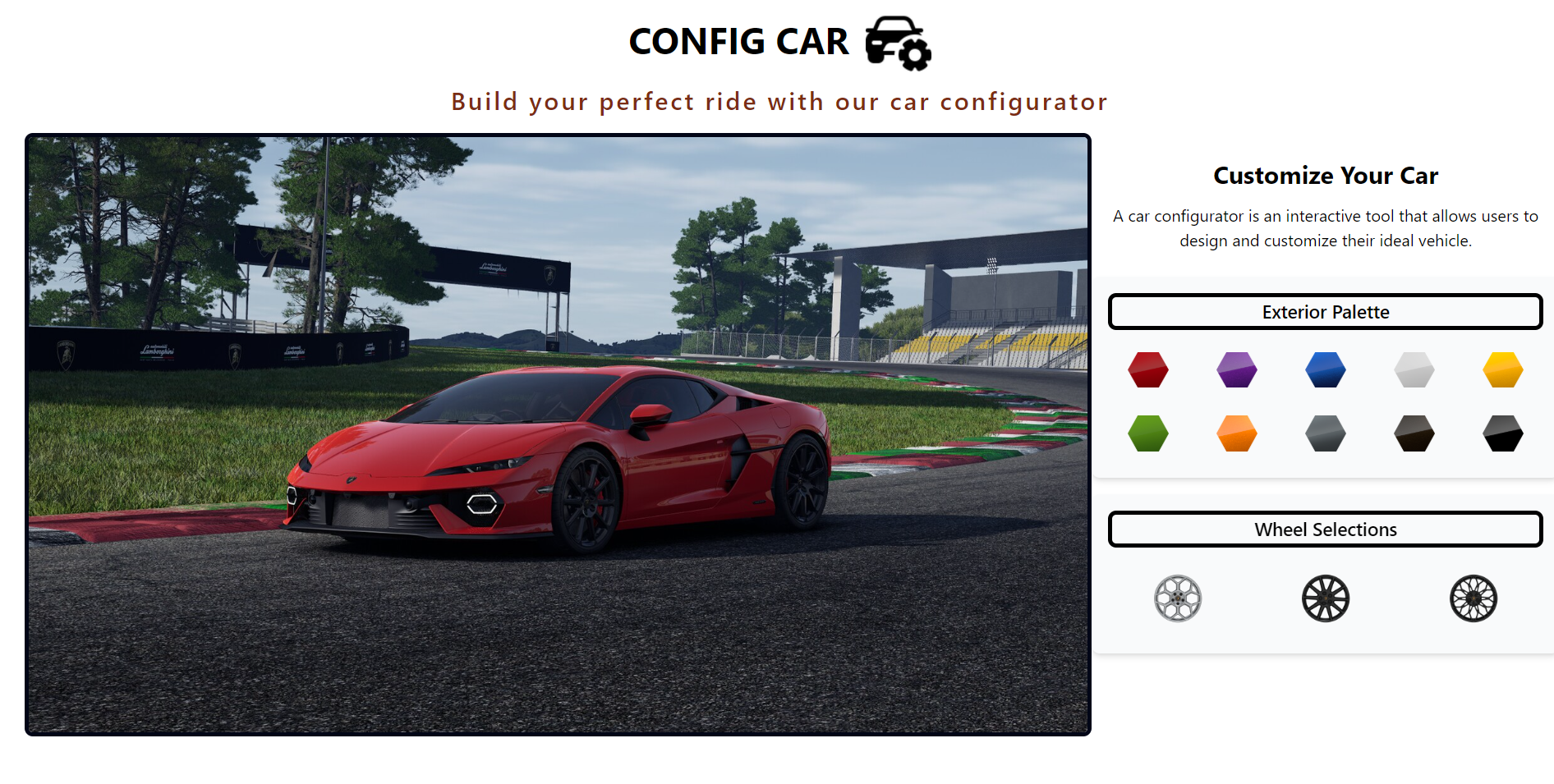Viewport: 1554px width, 784px height.
Task: Select the red exterior color hexagon
Action: click(1147, 369)
